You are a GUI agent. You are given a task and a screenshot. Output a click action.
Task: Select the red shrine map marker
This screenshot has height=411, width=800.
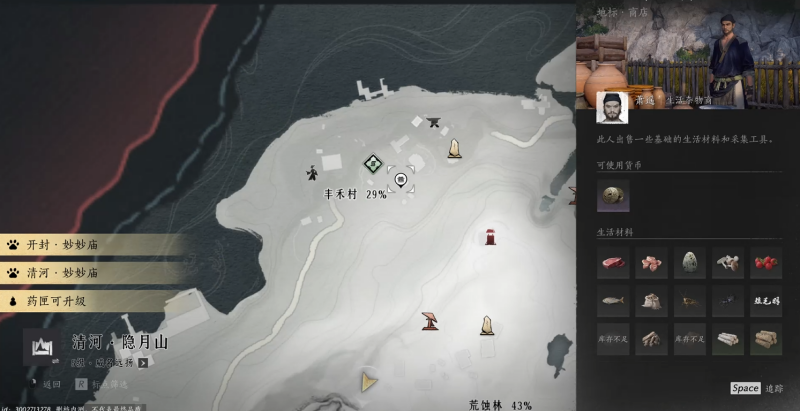click(491, 236)
